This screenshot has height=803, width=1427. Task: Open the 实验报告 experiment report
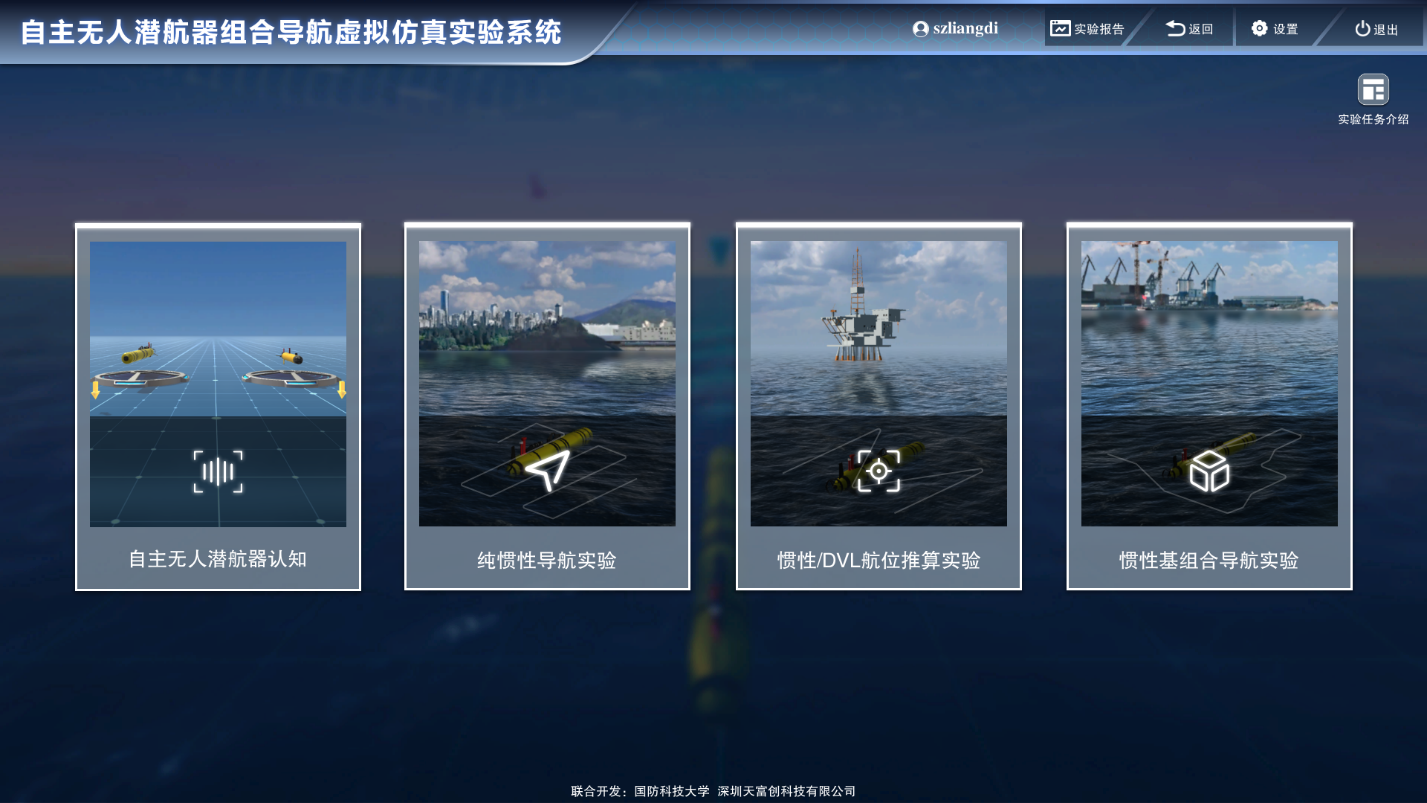[1087, 29]
